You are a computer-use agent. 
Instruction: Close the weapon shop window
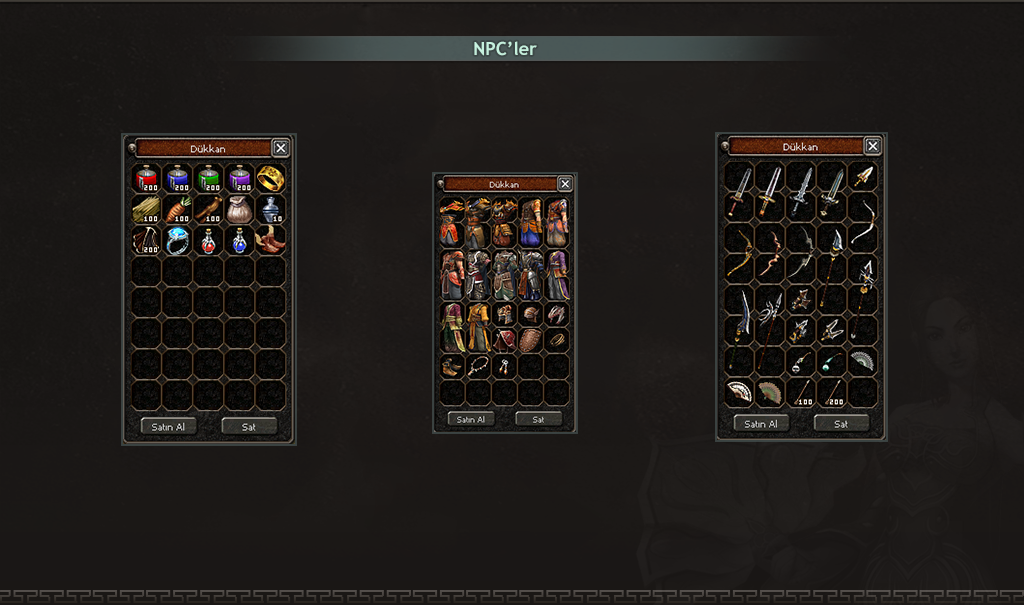click(x=873, y=146)
